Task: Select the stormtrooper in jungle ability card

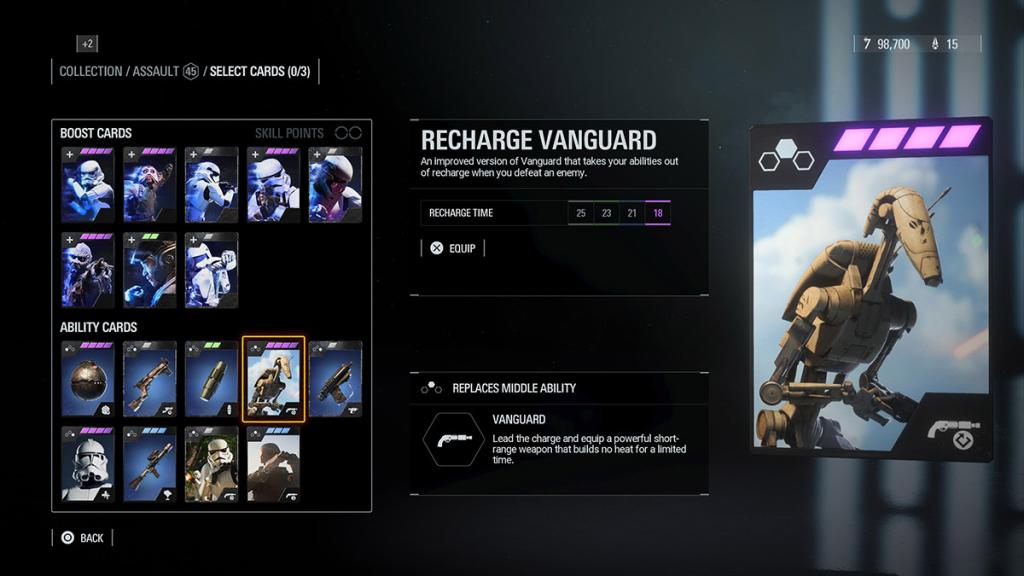Action: [212, 464]
